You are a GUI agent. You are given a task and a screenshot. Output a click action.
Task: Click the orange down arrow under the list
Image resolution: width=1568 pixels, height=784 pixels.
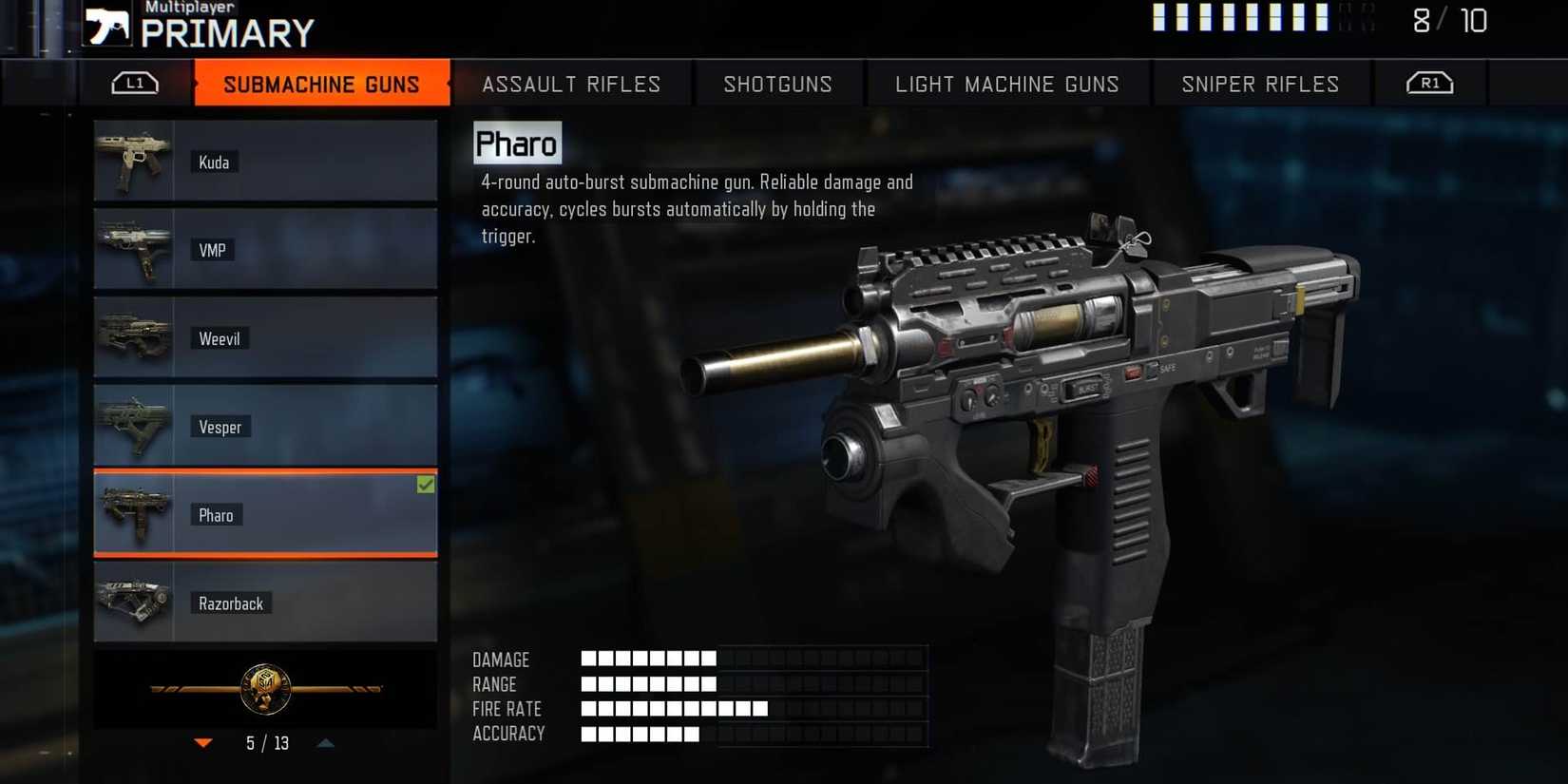[203, 743]
